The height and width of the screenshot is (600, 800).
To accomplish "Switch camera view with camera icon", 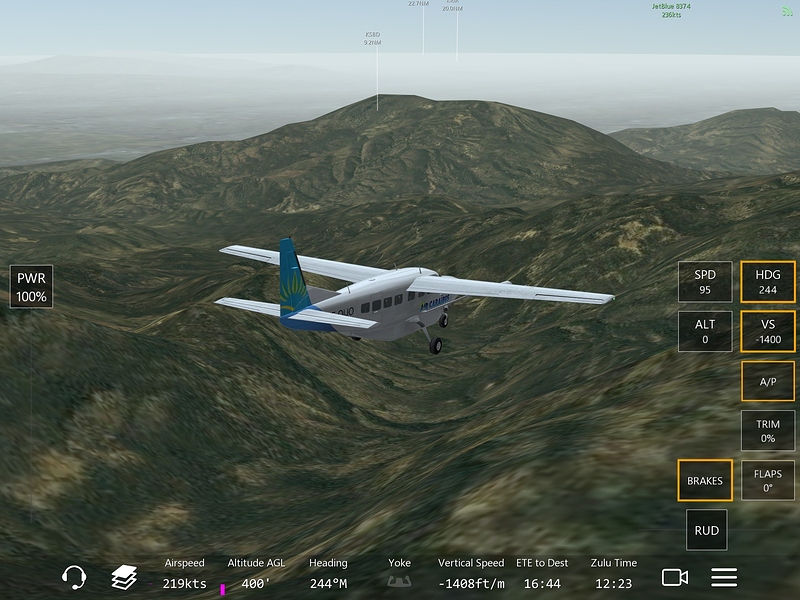I will (x=675, y=577).
